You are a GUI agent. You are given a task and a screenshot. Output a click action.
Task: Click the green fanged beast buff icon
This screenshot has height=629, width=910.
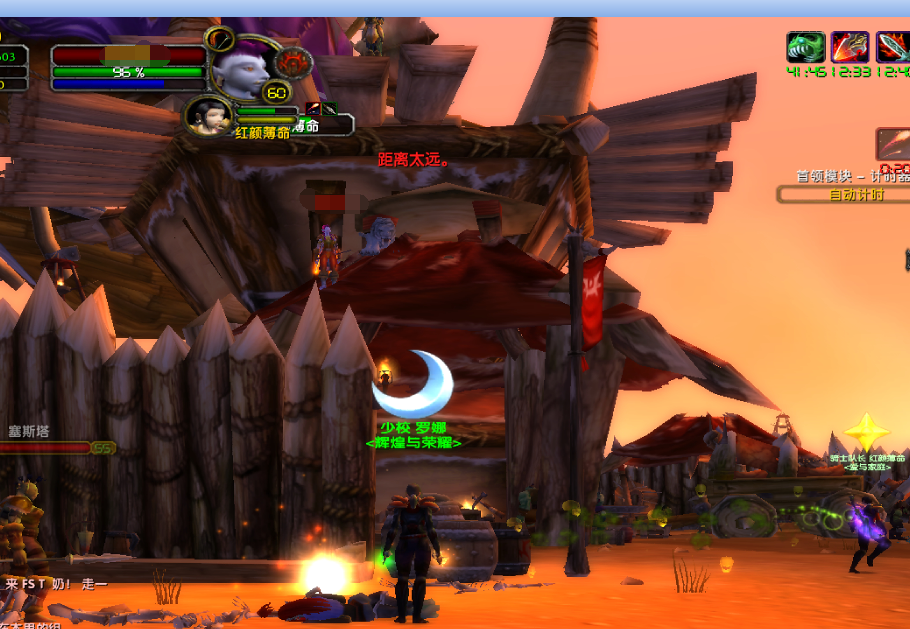point(805,47)
